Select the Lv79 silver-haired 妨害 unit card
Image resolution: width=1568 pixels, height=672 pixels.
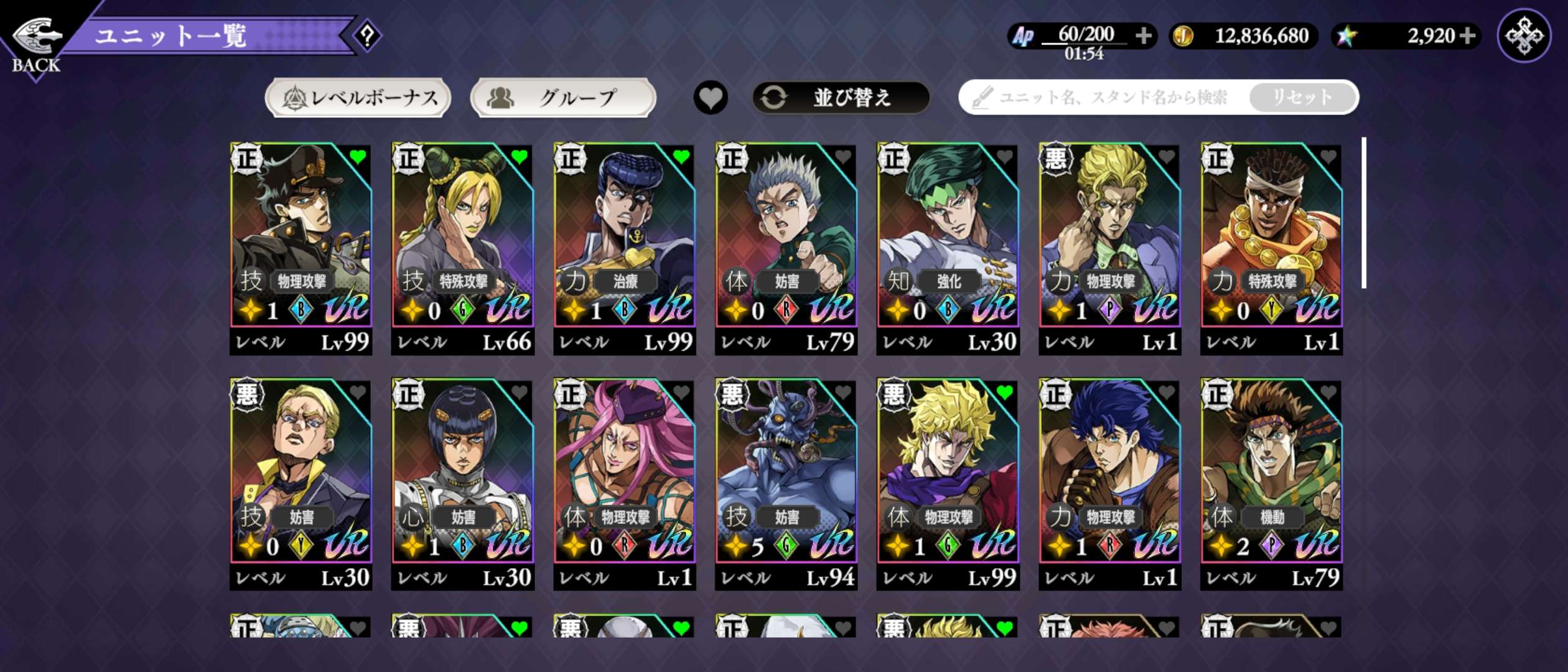click(x=786, y=249)
